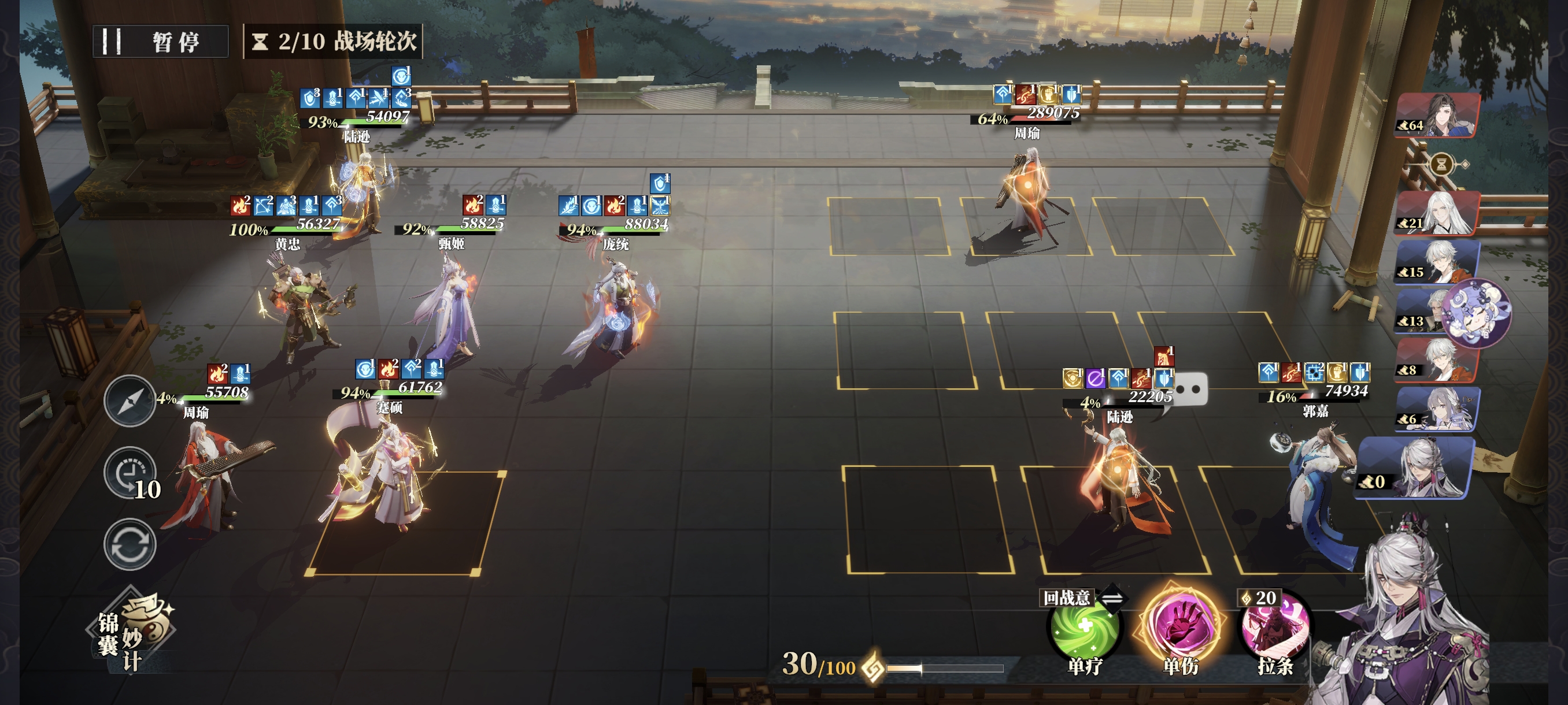Cast the green 单疗 healing skill

pyautogui.click(x=1084, y=628)
